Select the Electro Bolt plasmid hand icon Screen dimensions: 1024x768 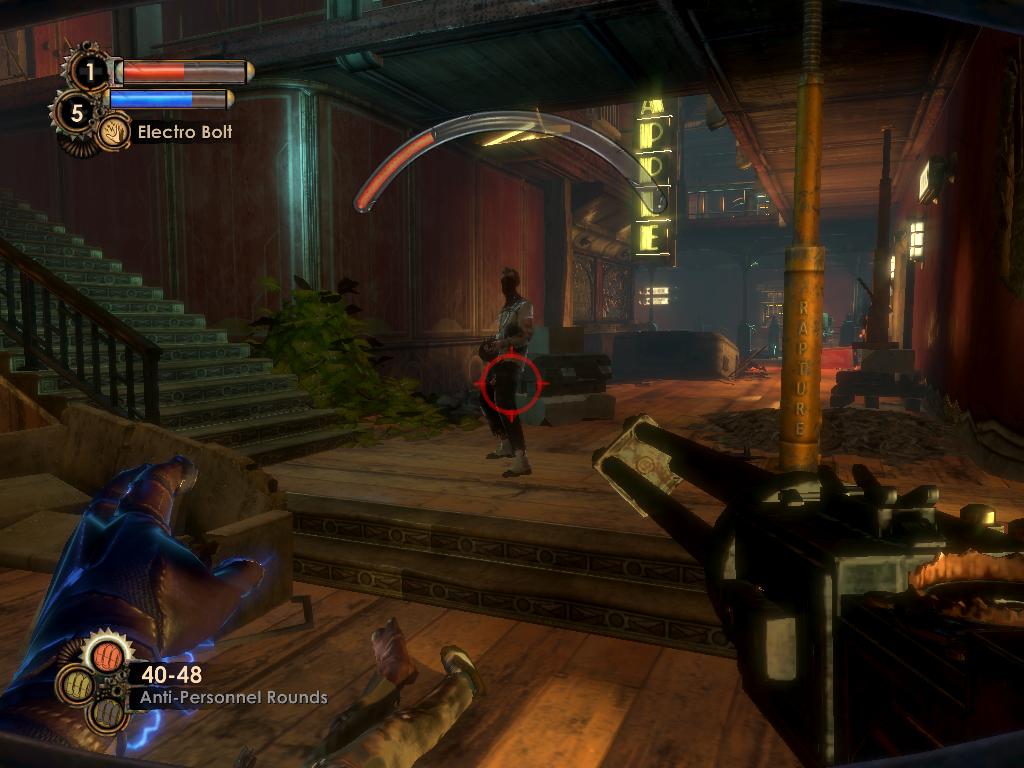click(113, 133)
